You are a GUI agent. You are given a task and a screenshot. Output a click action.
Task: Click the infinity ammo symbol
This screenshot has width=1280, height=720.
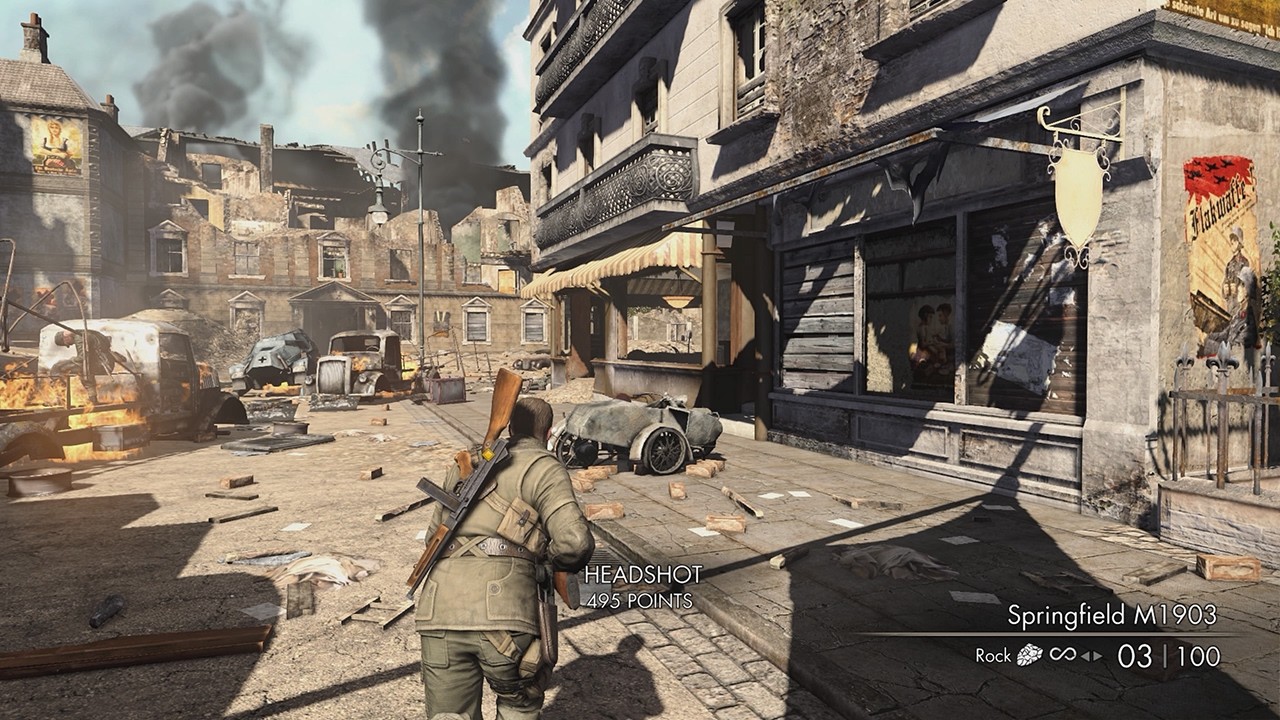pyautogui.click(x=1063, y=654)
